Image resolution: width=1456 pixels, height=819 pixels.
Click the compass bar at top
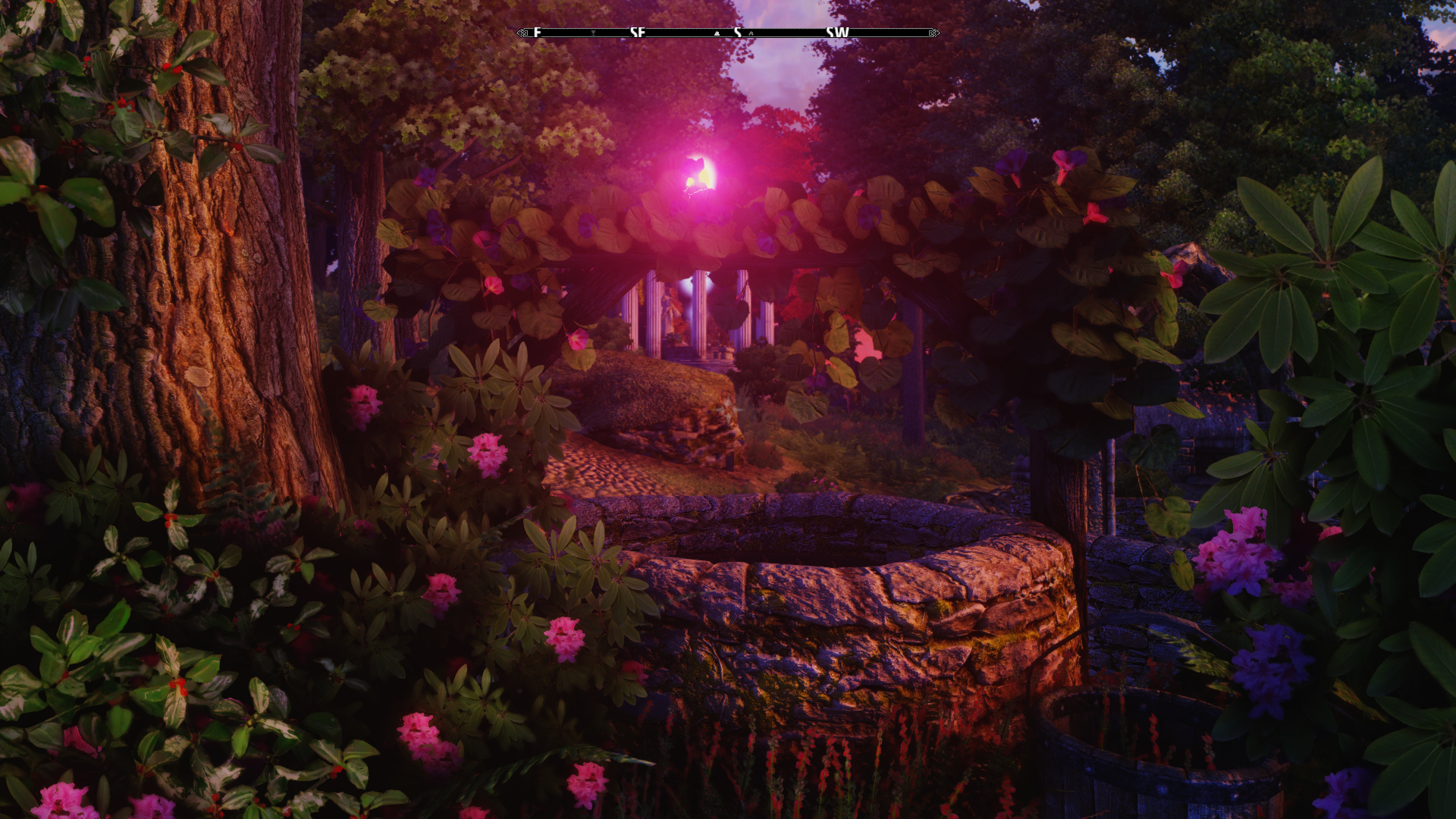point(728,33)
